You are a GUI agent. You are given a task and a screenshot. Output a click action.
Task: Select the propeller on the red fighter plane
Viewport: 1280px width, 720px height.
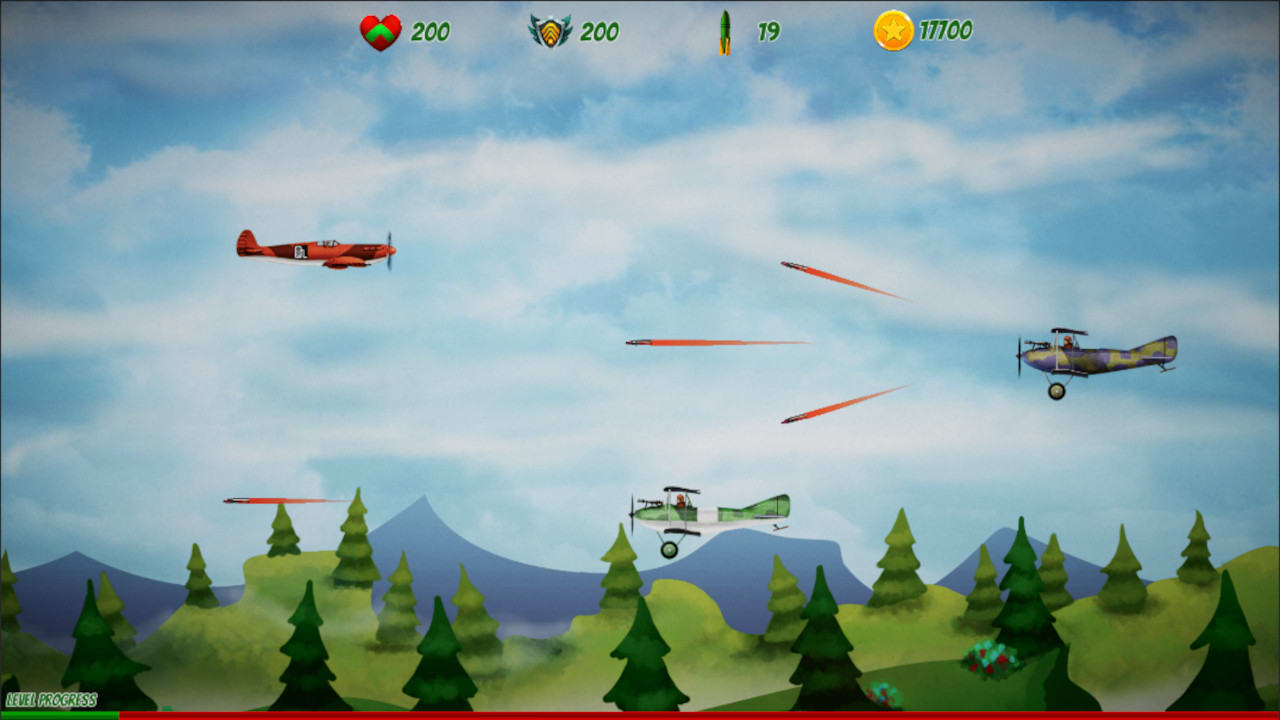point(388,248)
